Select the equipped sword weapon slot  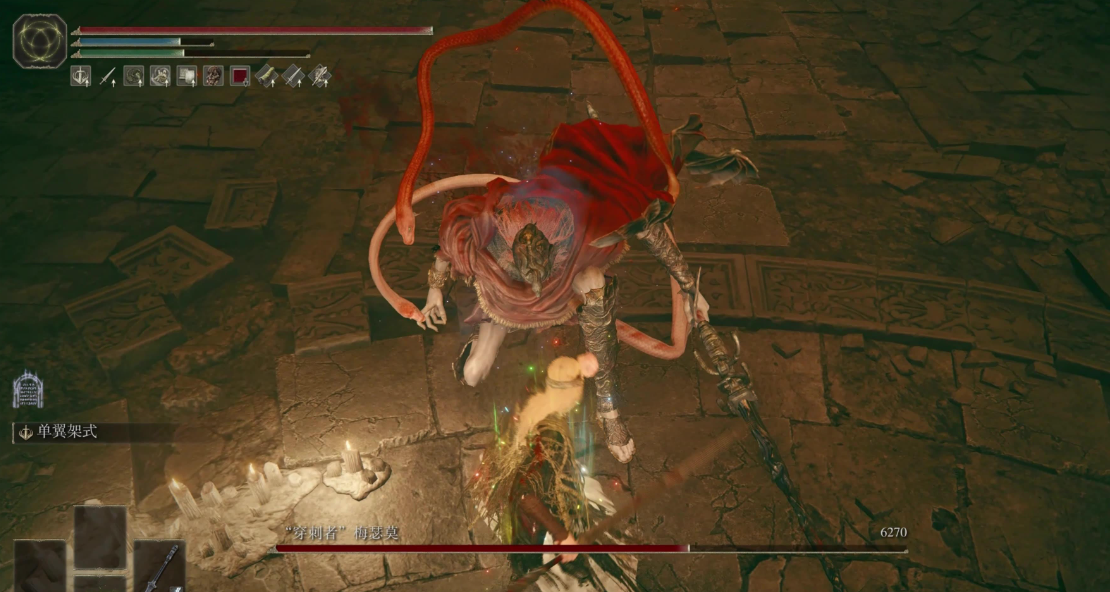(159, 566)
